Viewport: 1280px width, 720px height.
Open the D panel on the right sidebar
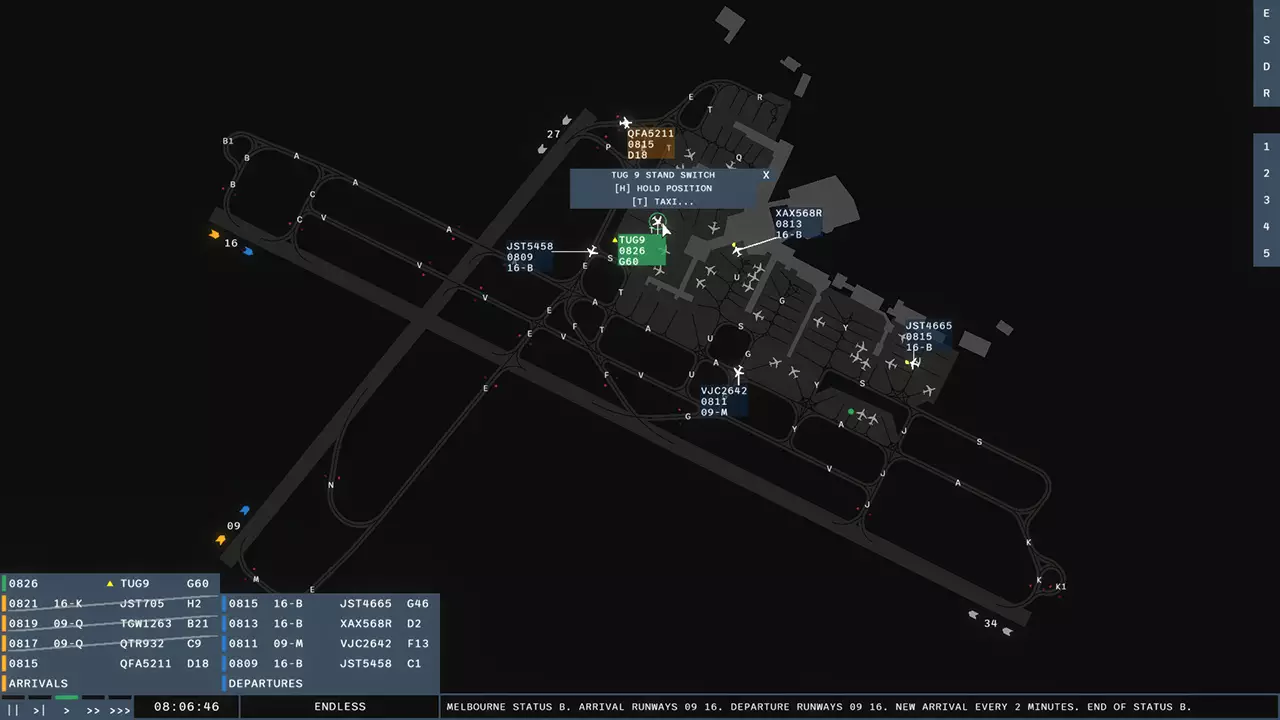1265,66
